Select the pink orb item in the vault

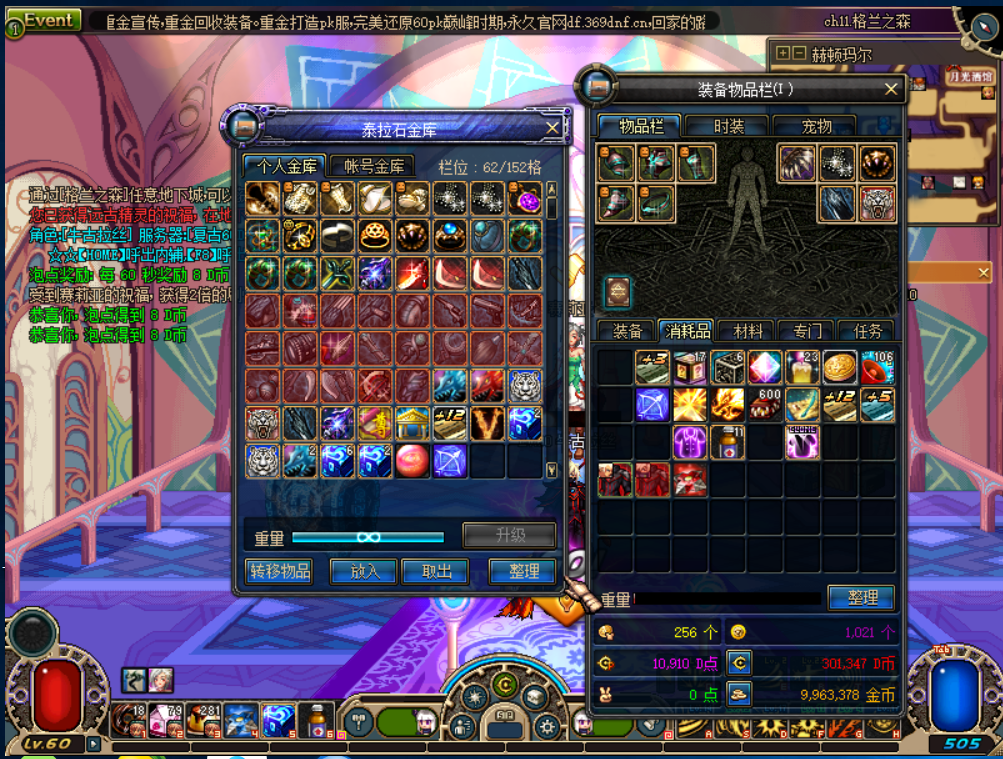[412, 461]
